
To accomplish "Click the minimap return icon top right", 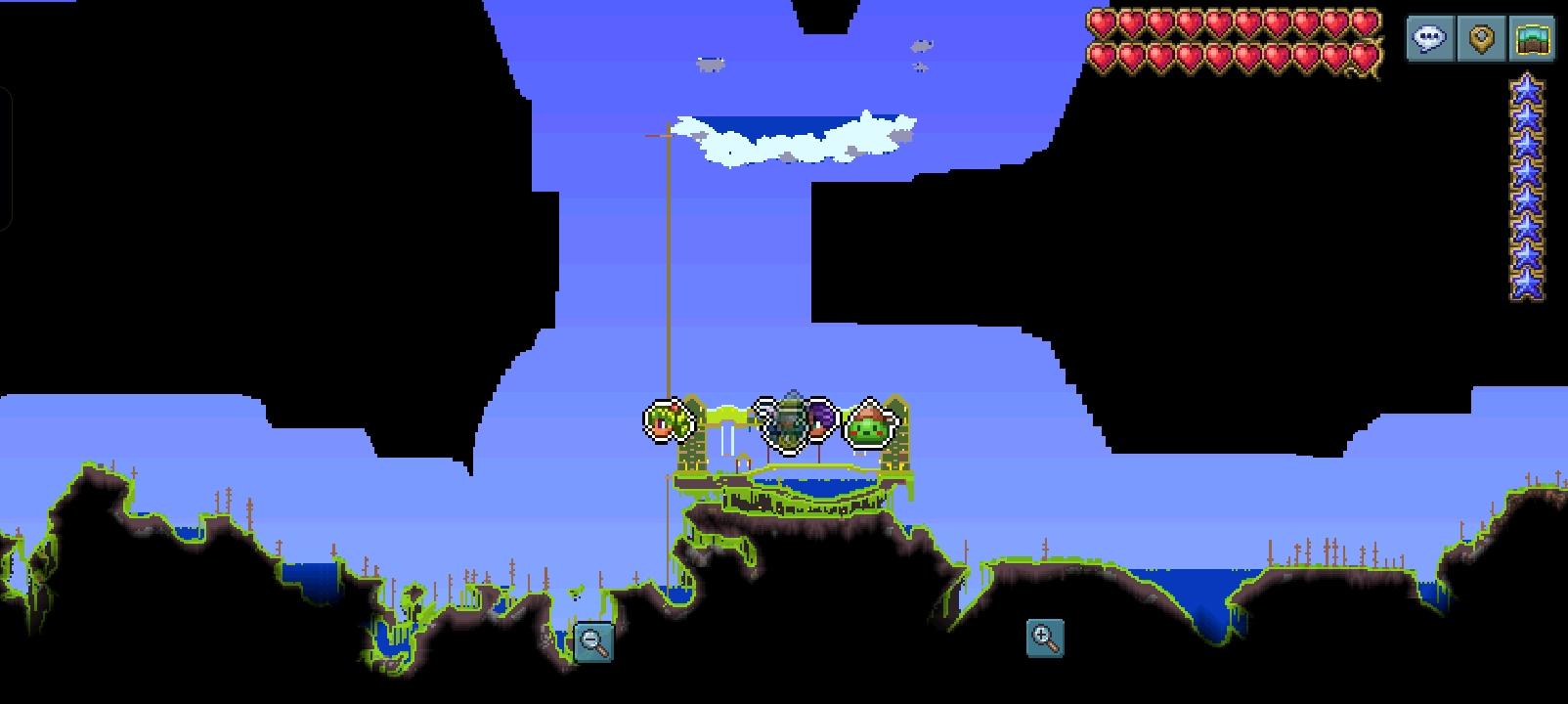I will pos(1534,40).
